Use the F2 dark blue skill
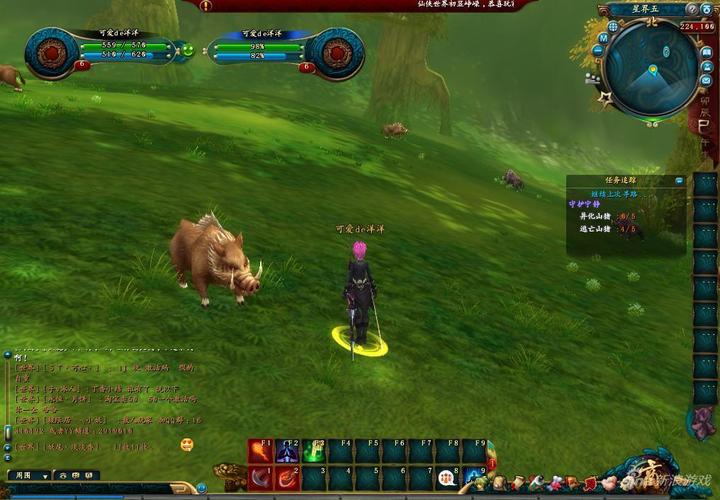 point(287,452)
